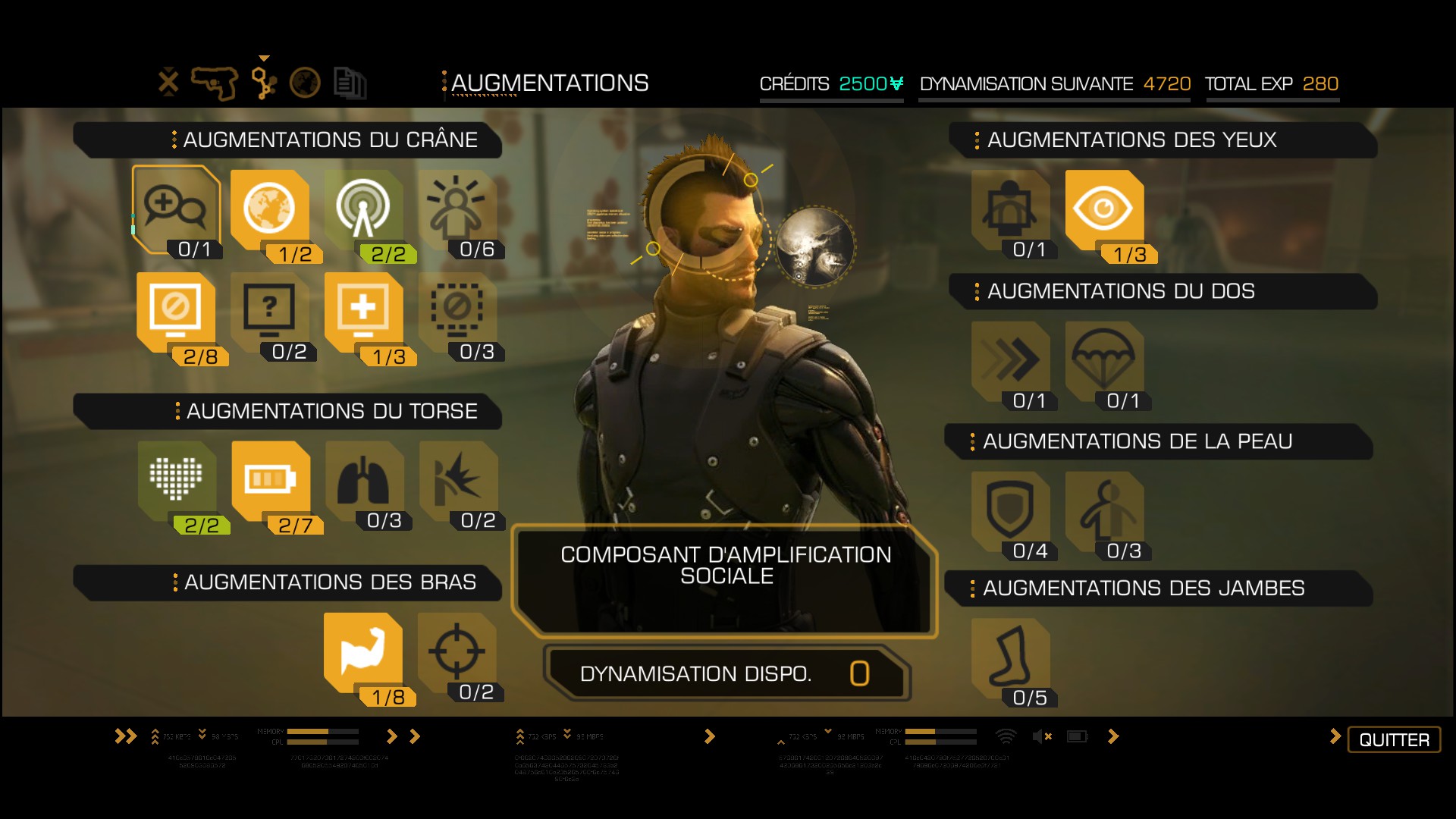Viewport: 1456px width, 819px height.
Task: Click the Quitter button
Action: (1394, 739)
